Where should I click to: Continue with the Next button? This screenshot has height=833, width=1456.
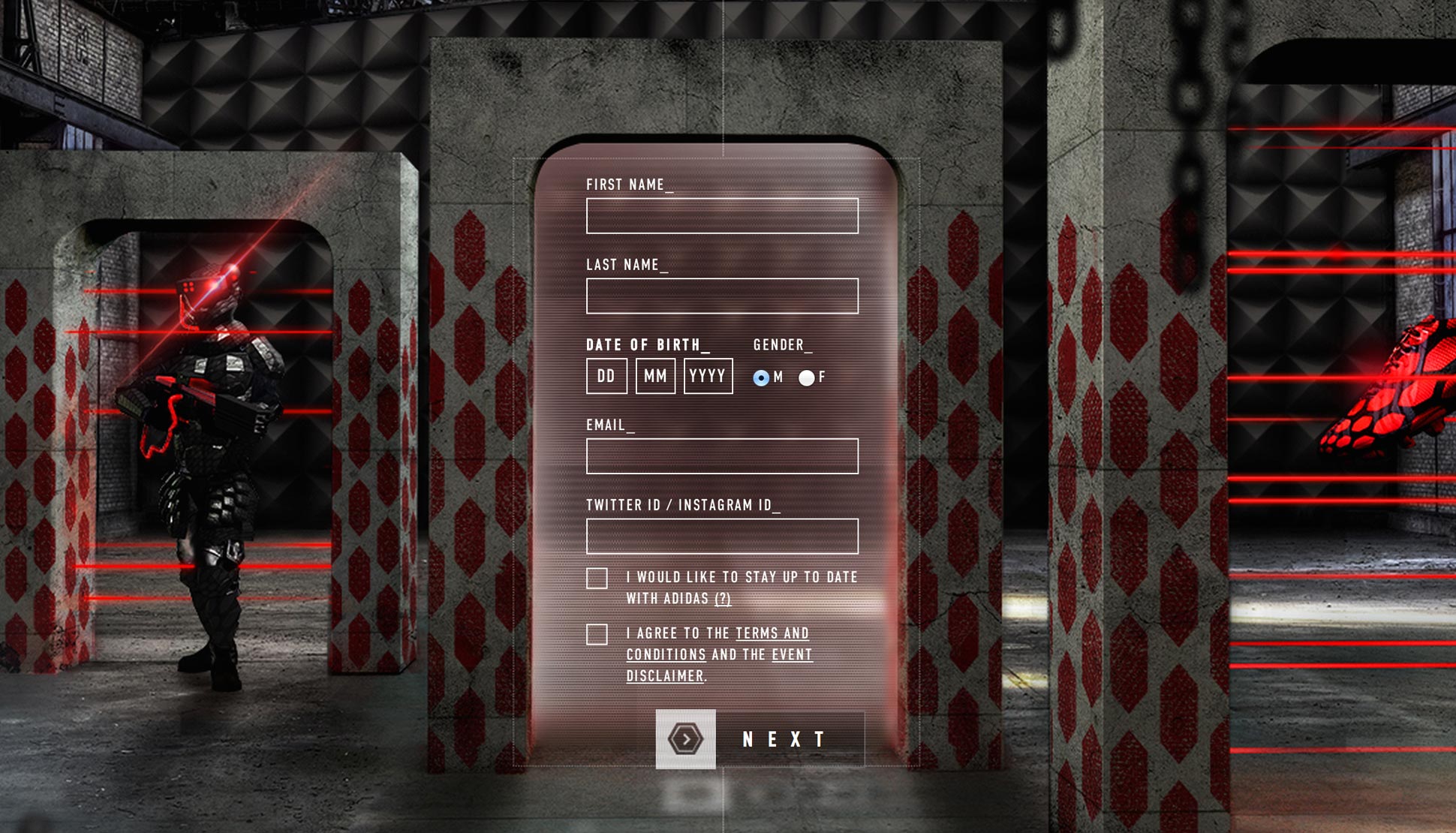(x=760, y=739)
